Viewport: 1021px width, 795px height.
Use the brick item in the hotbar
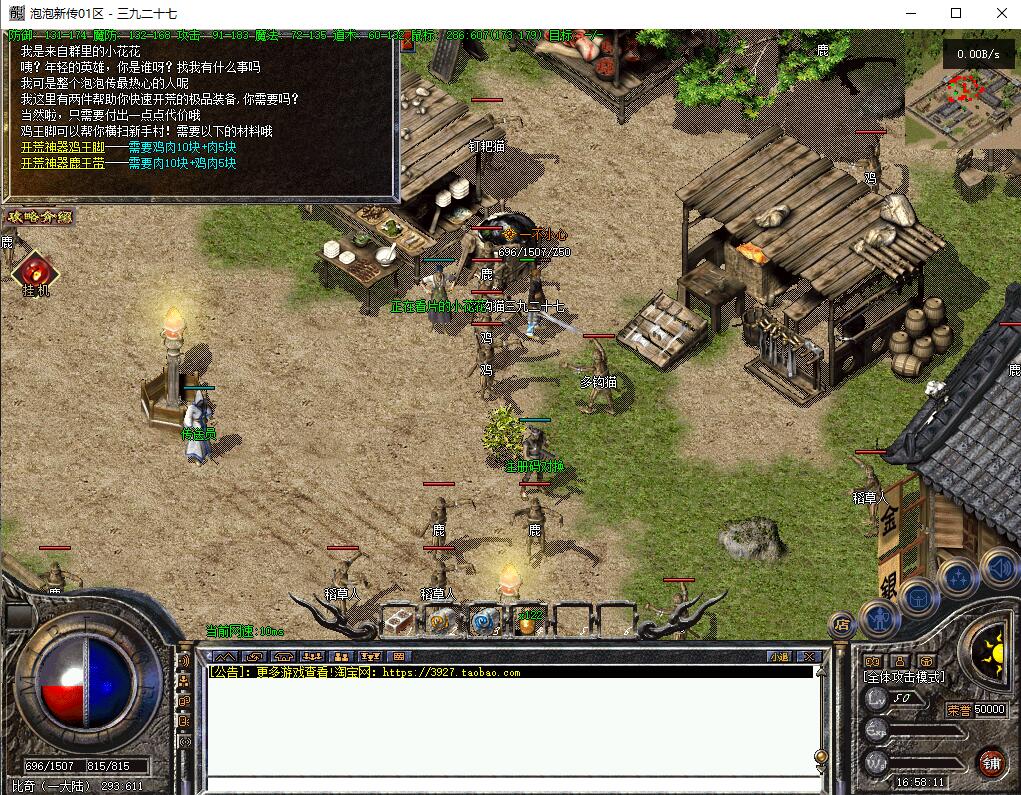tap(399, 621)
